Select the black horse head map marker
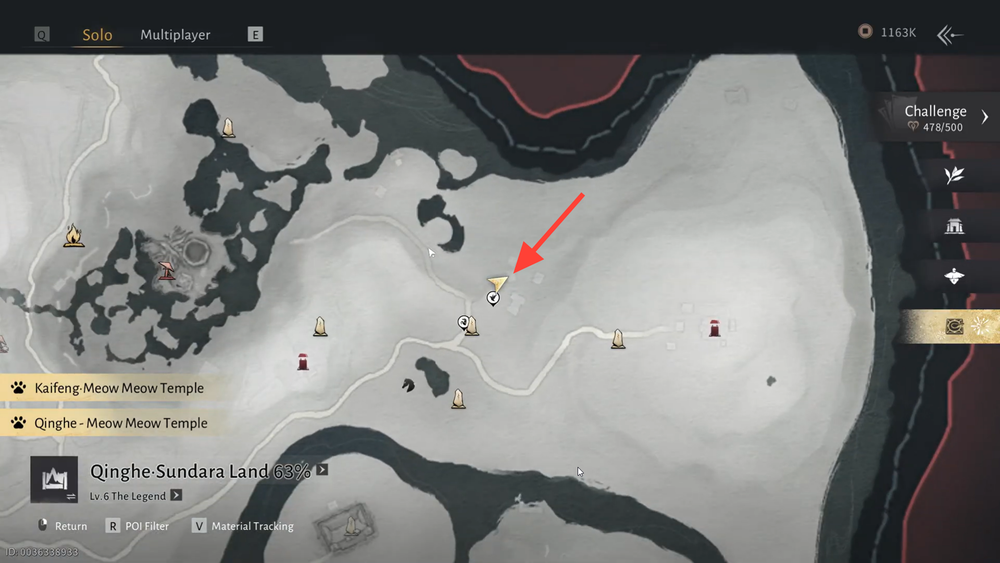Image resolution: width=1000 pixels, height=563 pixels. coord(408,386)
